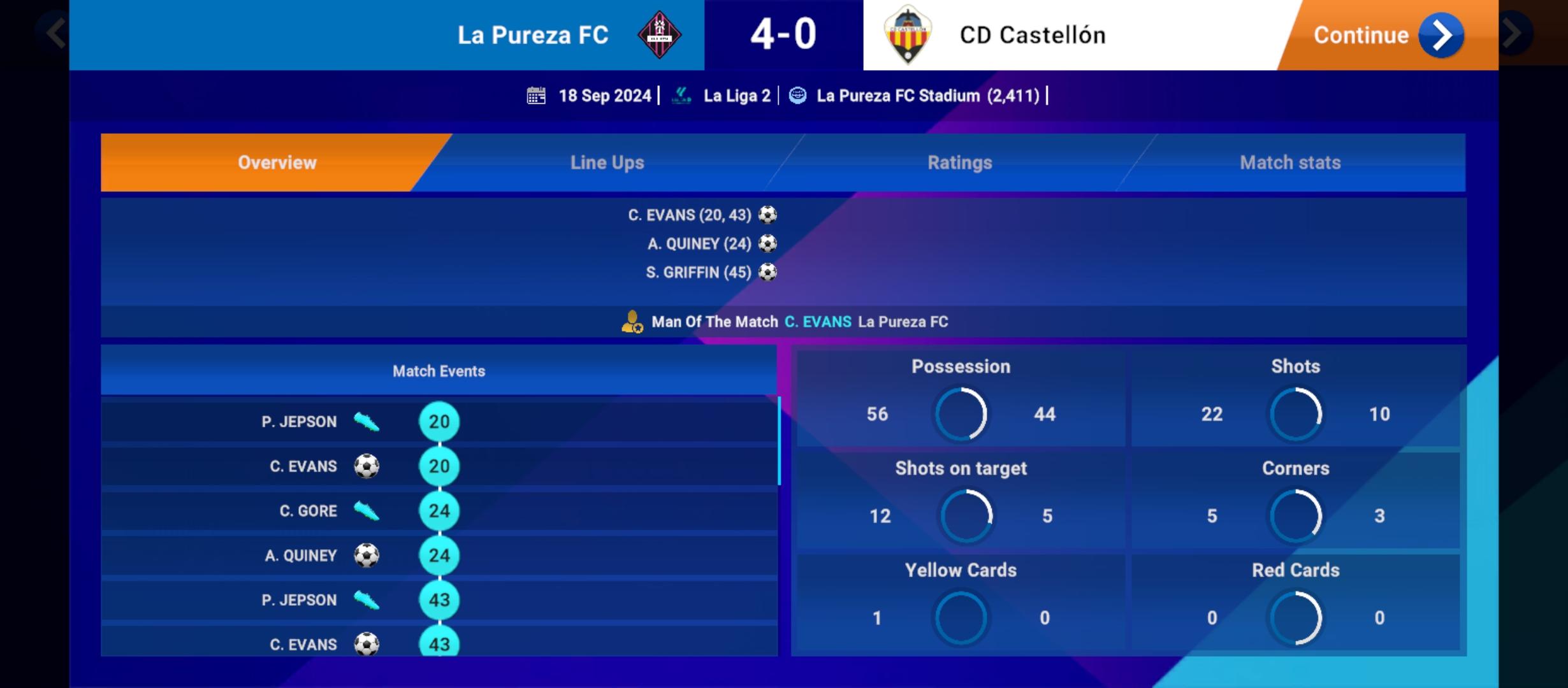1568x688 pixels.
Task: Click the minute 24 circle beside A. QUINEY
Action: [439, 555]
